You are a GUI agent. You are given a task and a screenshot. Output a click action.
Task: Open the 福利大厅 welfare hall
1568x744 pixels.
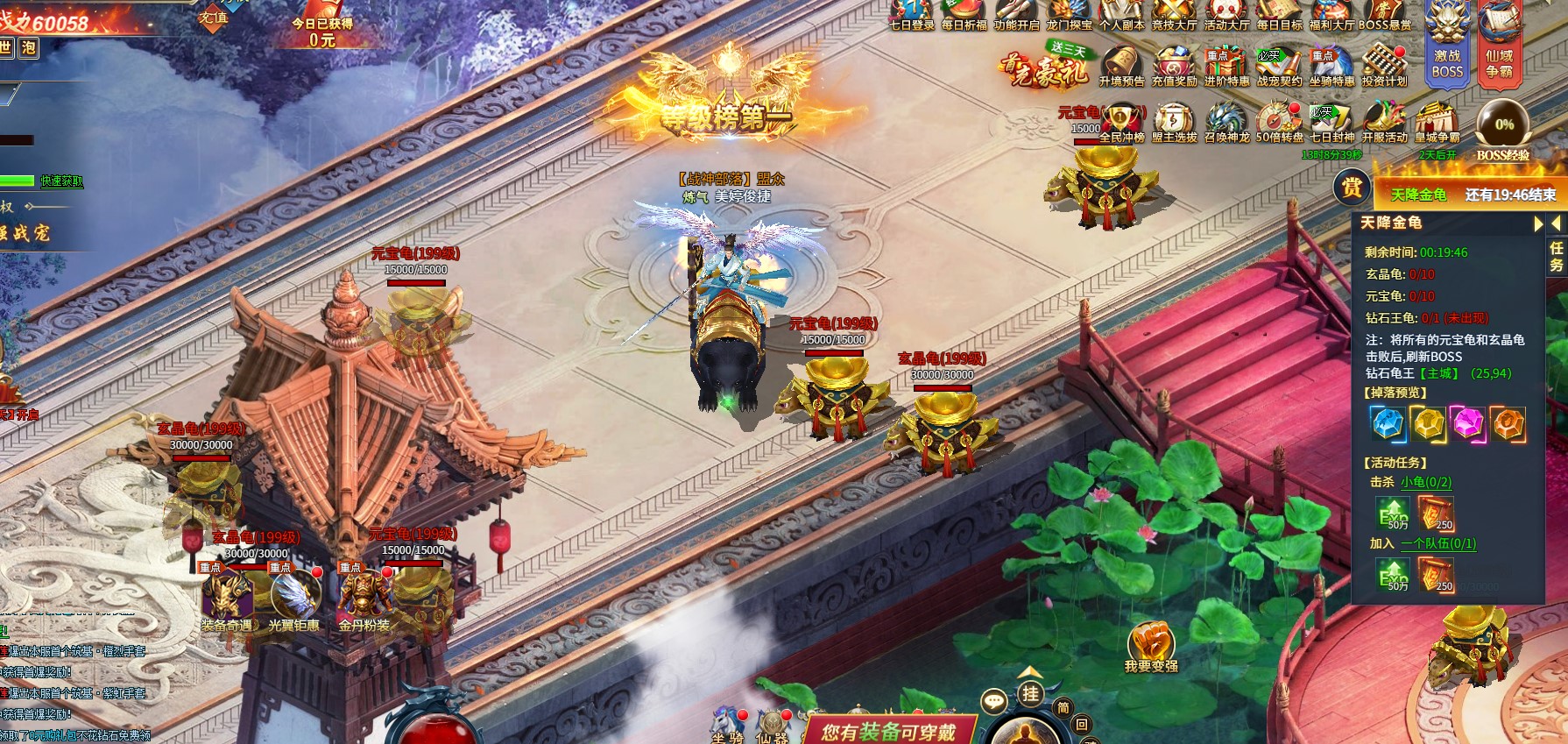(x=1331, y=13)
